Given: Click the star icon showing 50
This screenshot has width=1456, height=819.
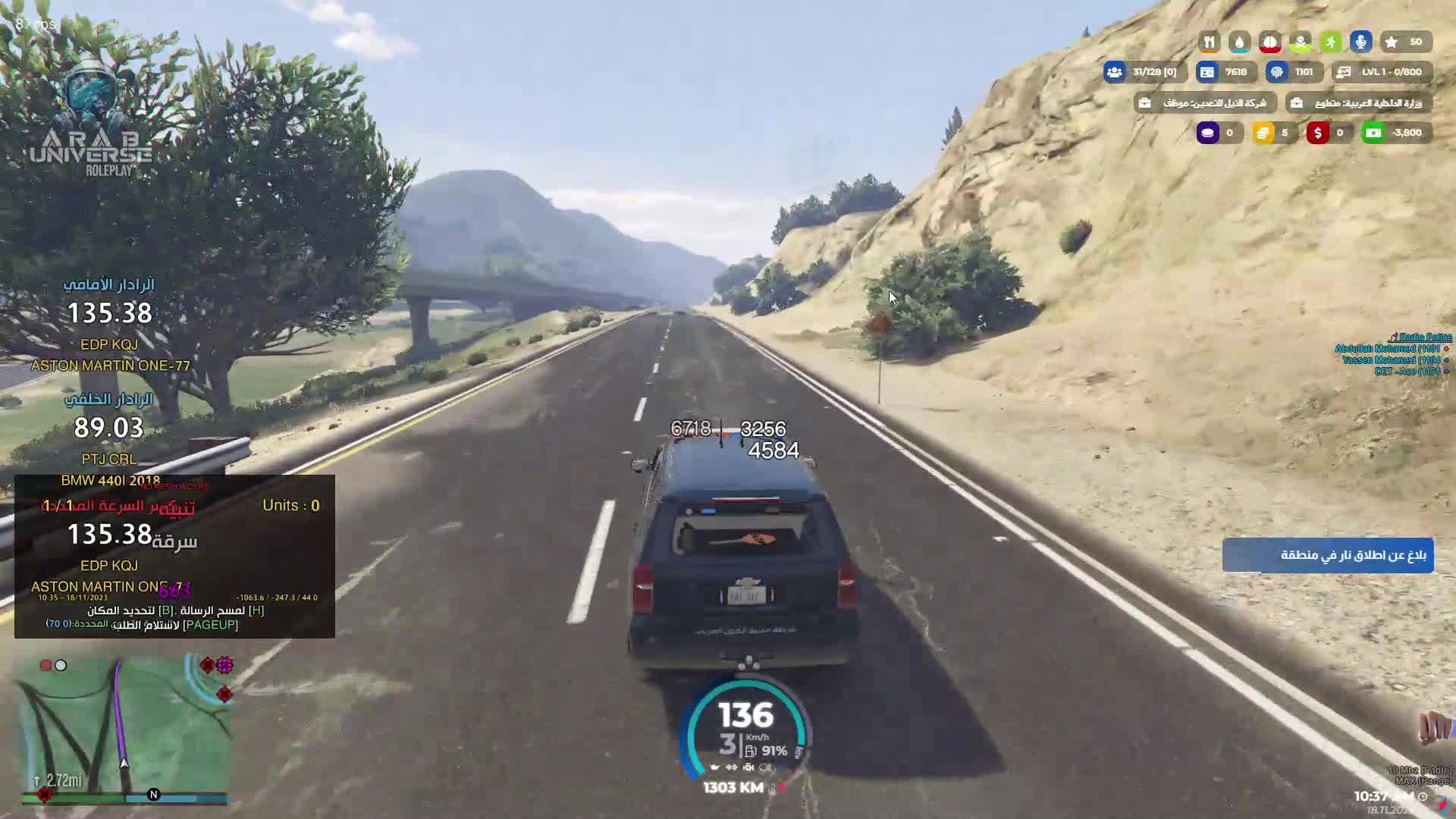Looking at the screenshot, I should 1392,42.
